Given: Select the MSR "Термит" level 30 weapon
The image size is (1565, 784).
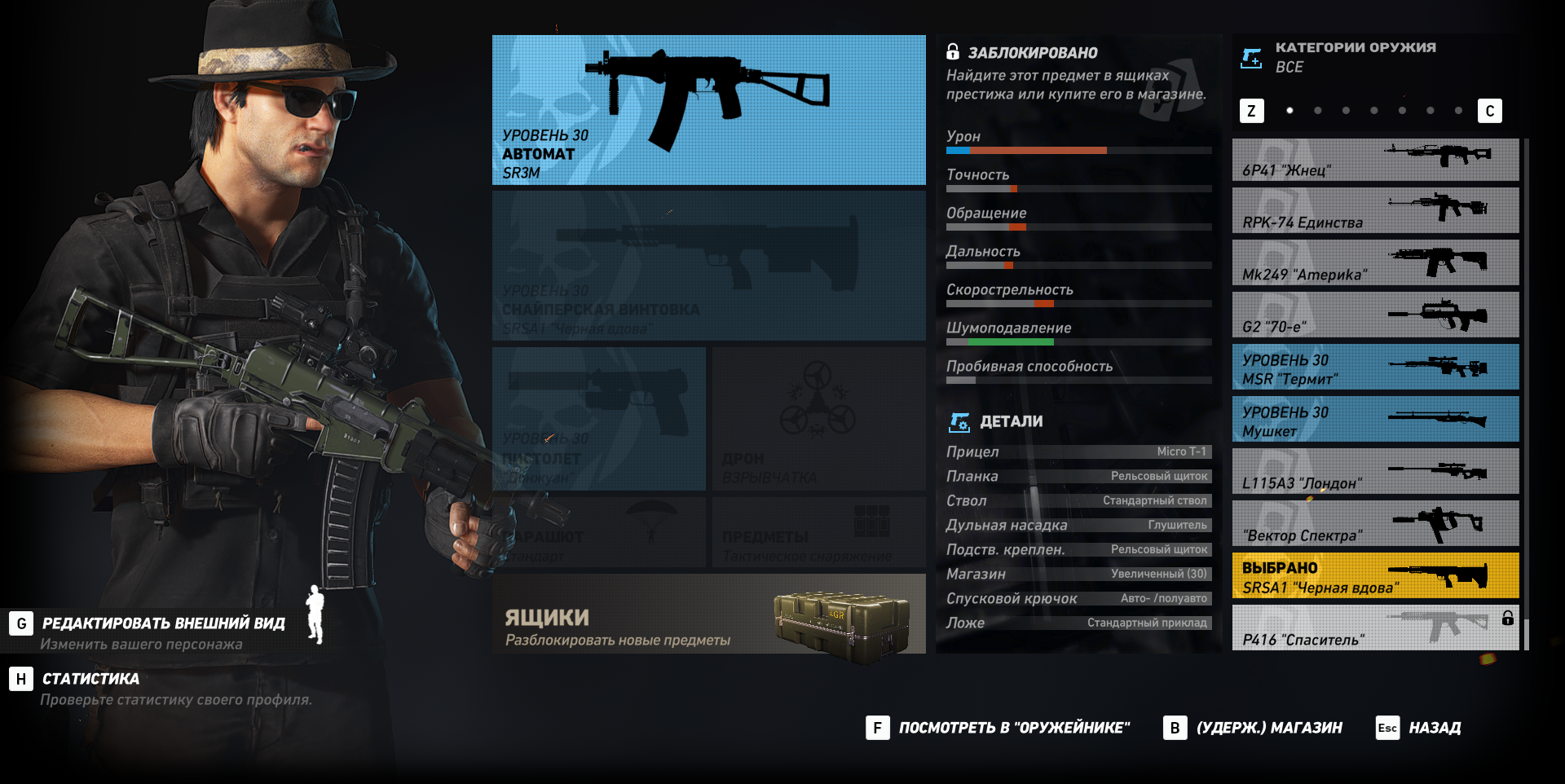Looking at the screenshot, I should point(1375,367).
